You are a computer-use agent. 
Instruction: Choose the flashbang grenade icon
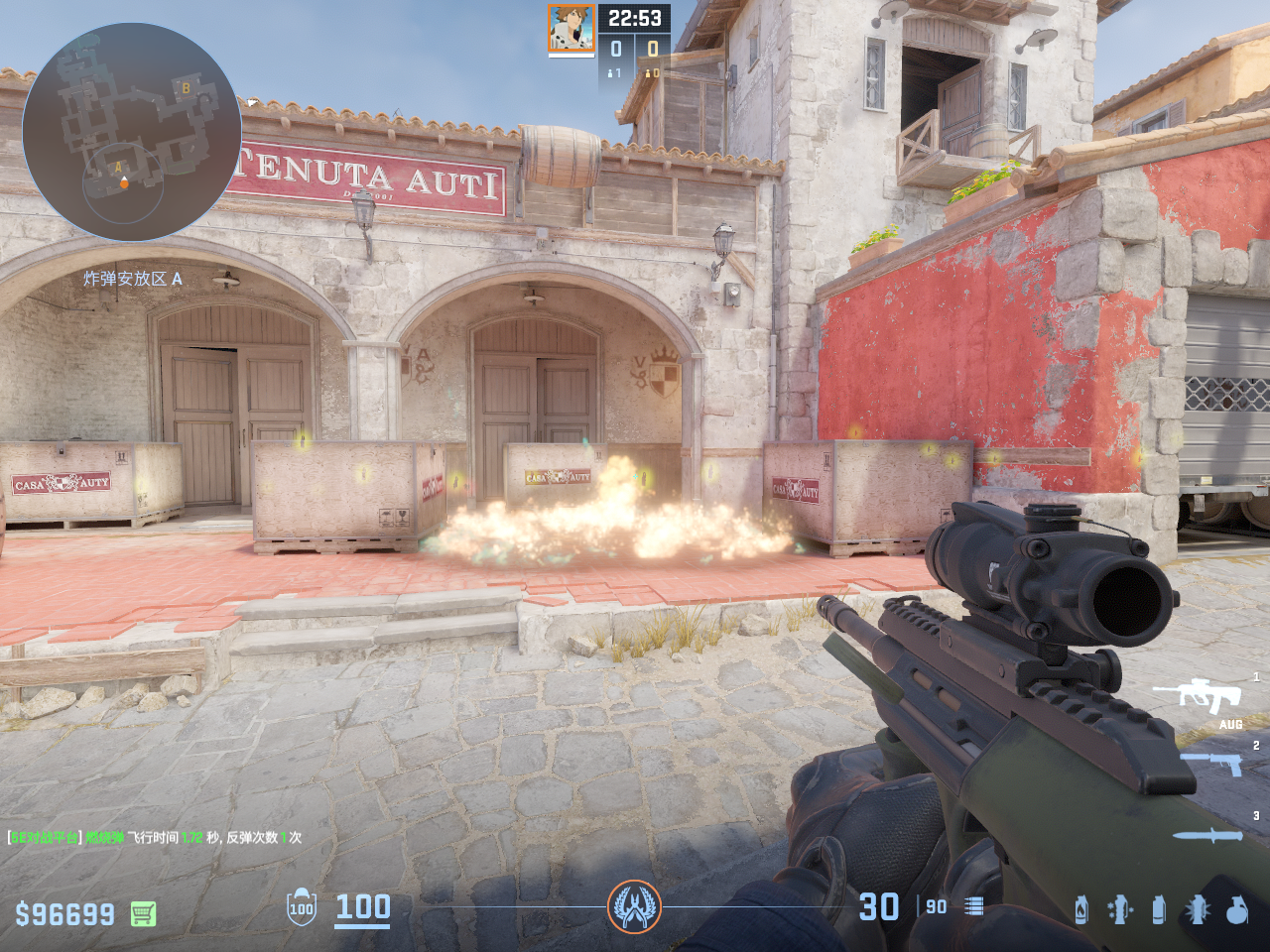tap(1198, 909)
